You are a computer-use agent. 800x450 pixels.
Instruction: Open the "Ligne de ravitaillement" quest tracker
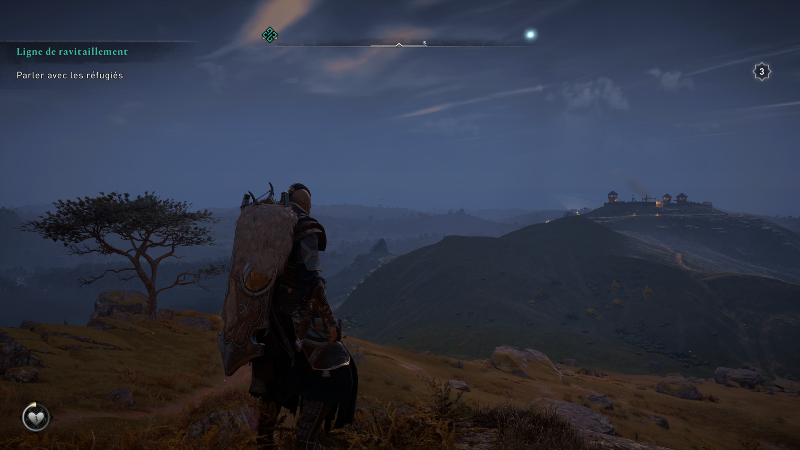(72, 51)
